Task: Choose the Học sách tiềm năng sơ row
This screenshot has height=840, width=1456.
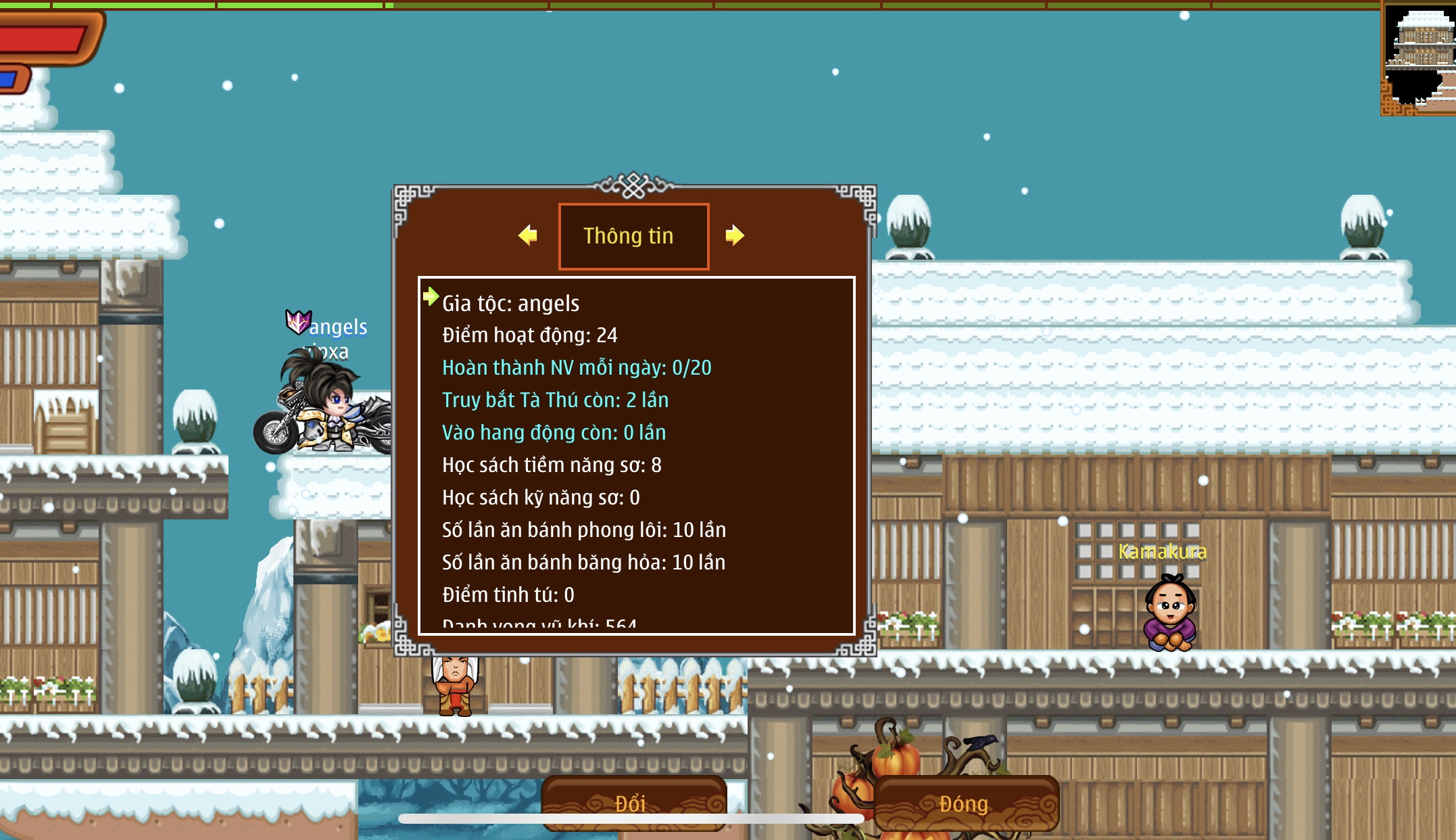Action: pos(552,465)
